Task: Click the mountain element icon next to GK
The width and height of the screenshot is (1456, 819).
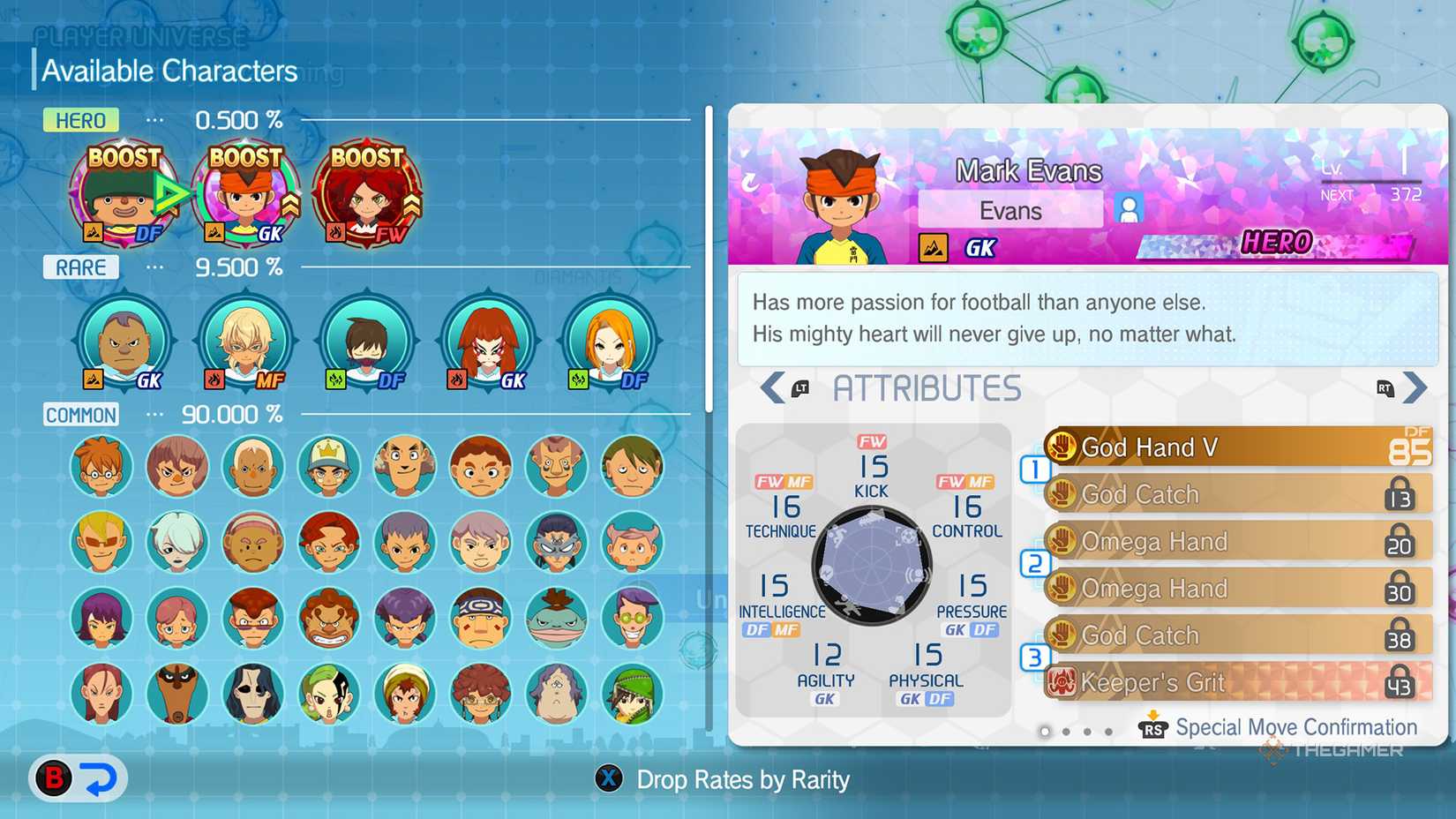Action: pos(934,247)
